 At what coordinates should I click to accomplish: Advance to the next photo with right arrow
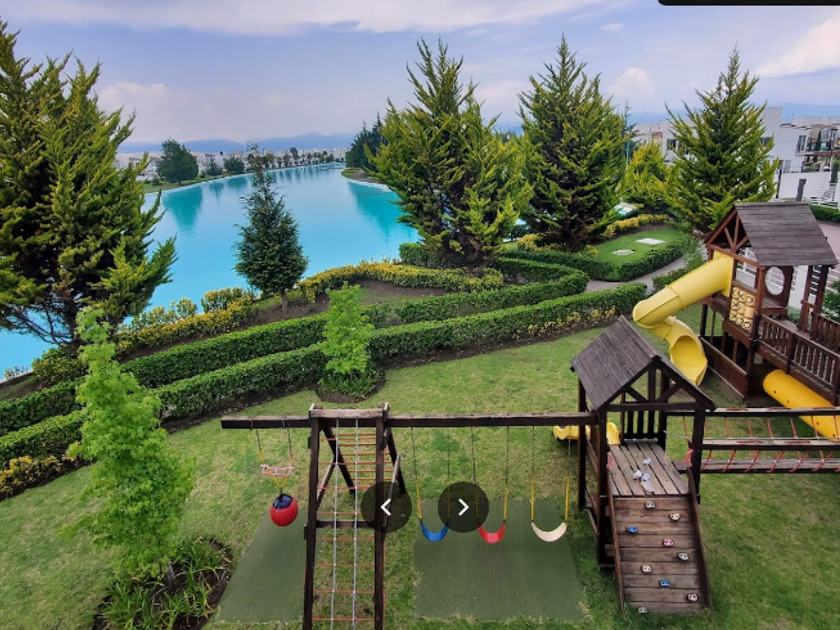(x=463, y=507)
